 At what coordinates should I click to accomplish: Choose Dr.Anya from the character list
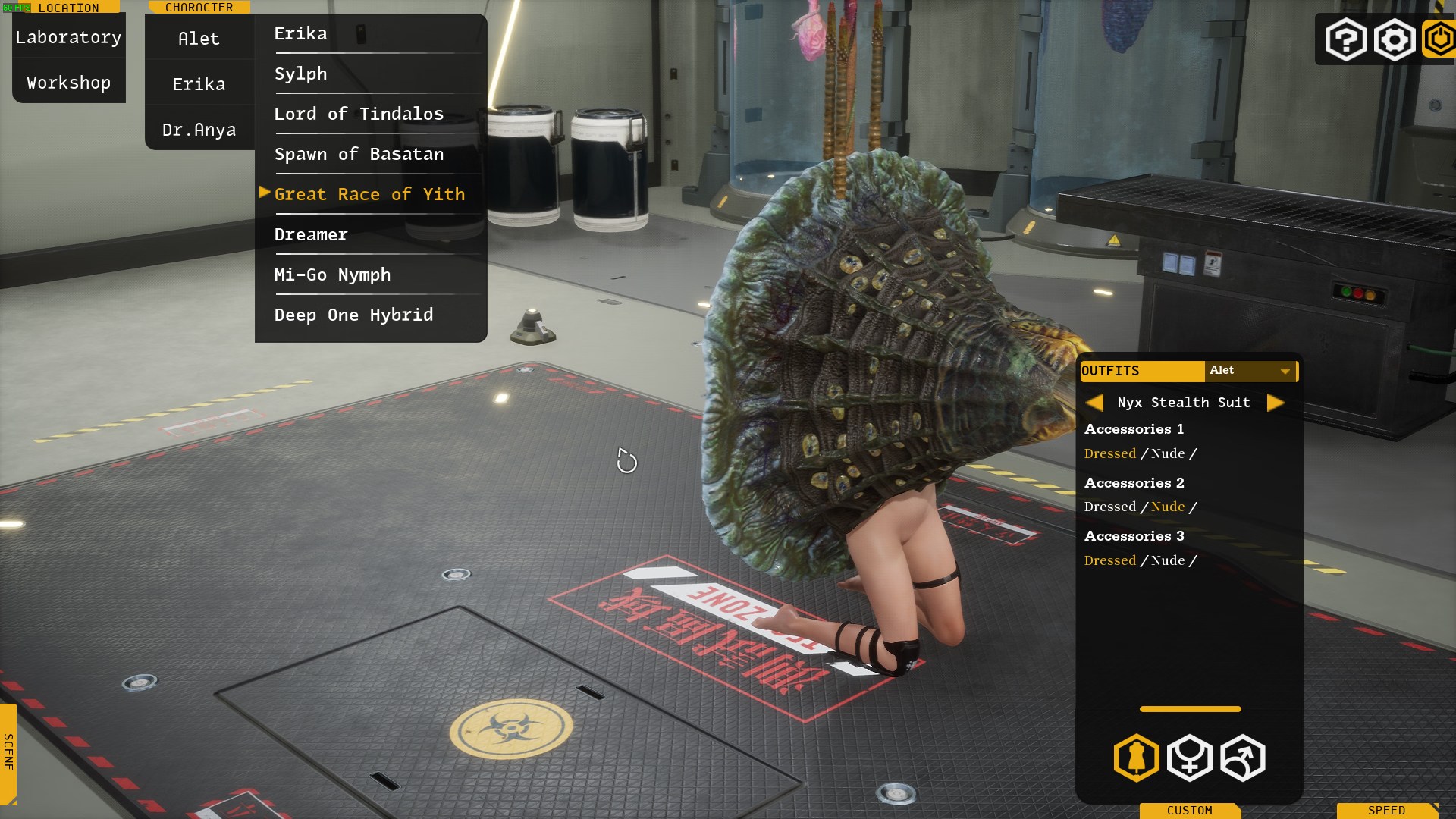[x=199, y=130]
